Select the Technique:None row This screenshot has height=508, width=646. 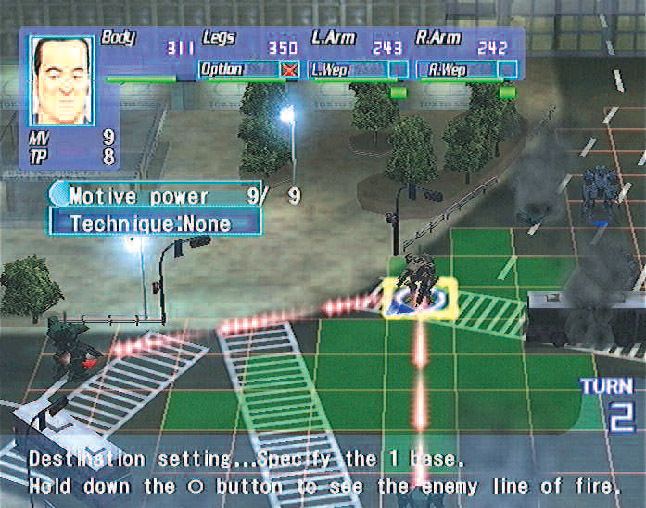(153, 223)
